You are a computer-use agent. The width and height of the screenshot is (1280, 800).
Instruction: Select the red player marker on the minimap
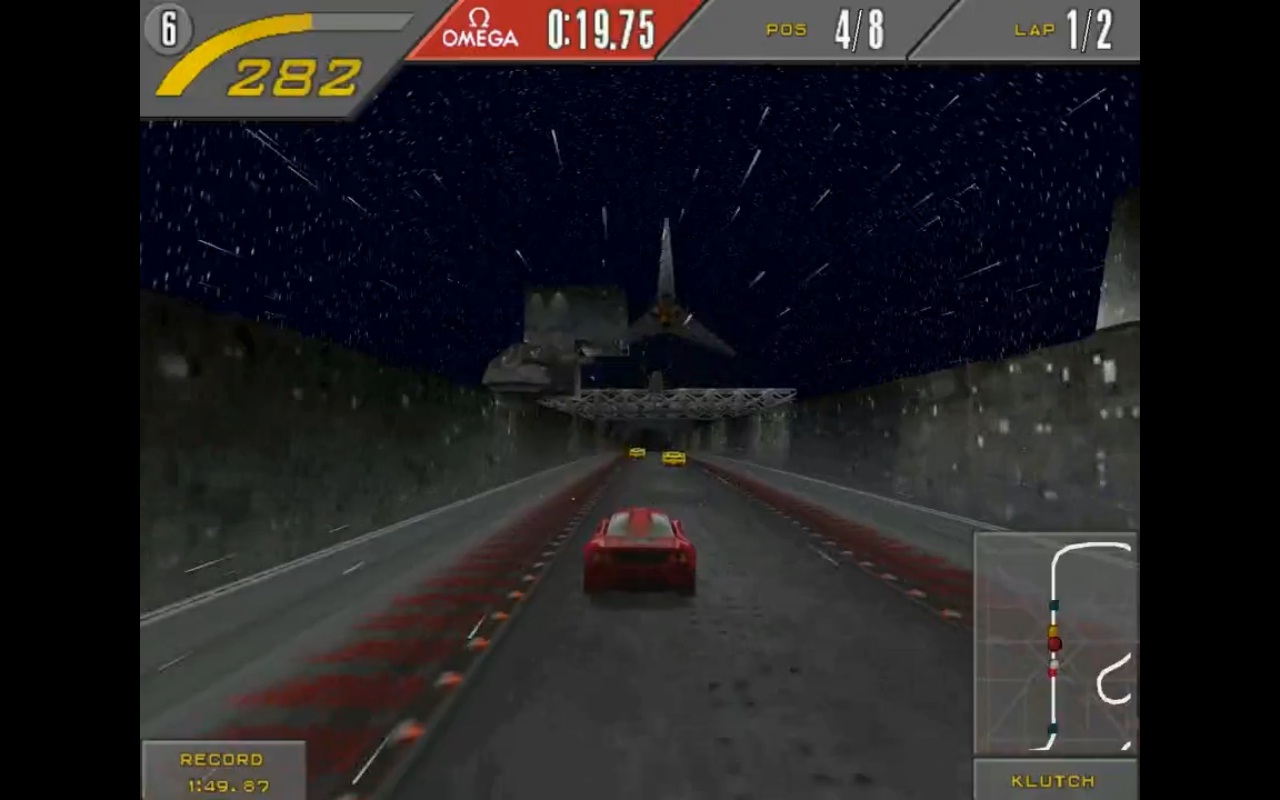(1054, 644)
